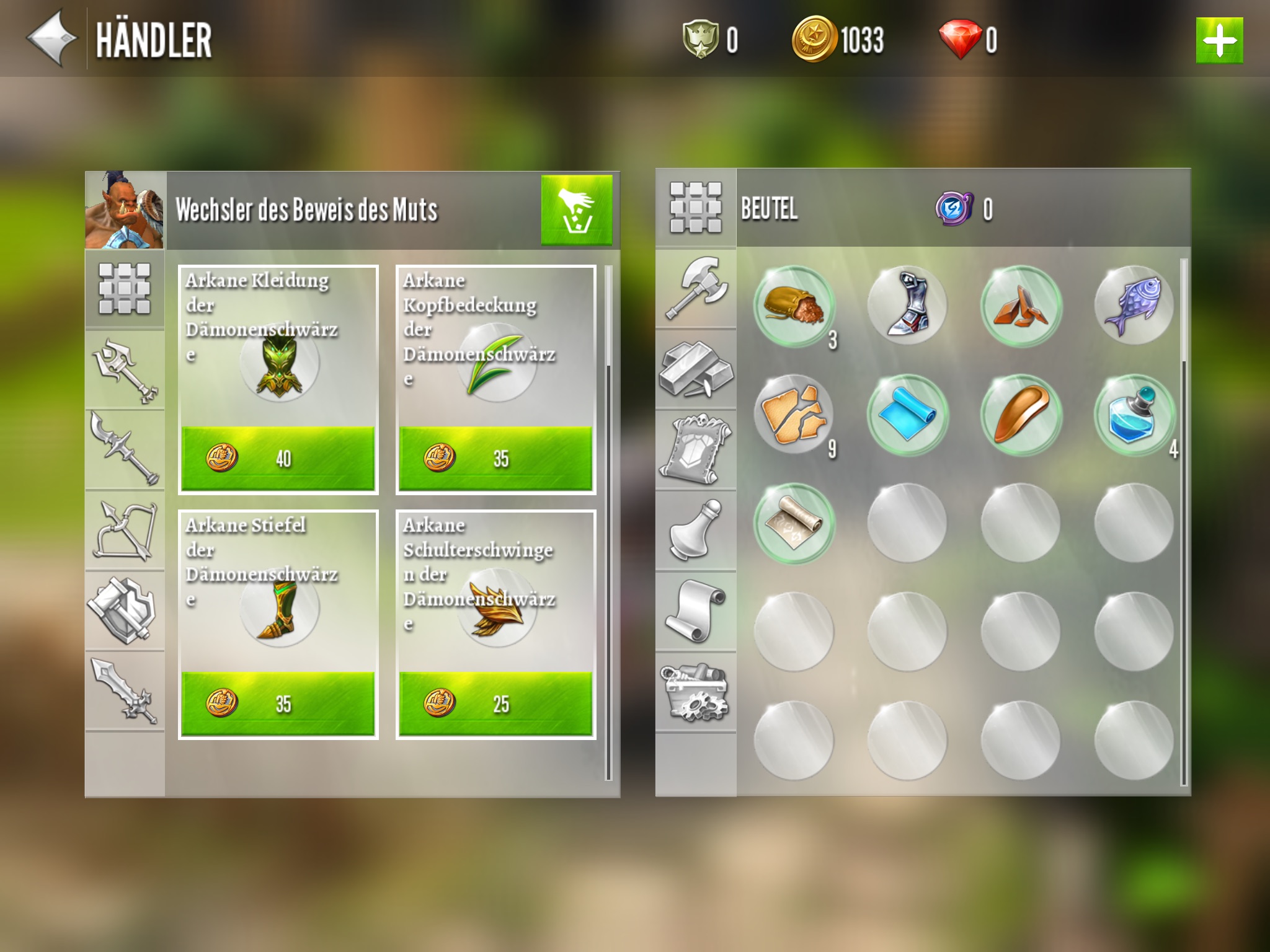
Task: Switch bag to the potion flask tab
Action: tap(696, 531)
